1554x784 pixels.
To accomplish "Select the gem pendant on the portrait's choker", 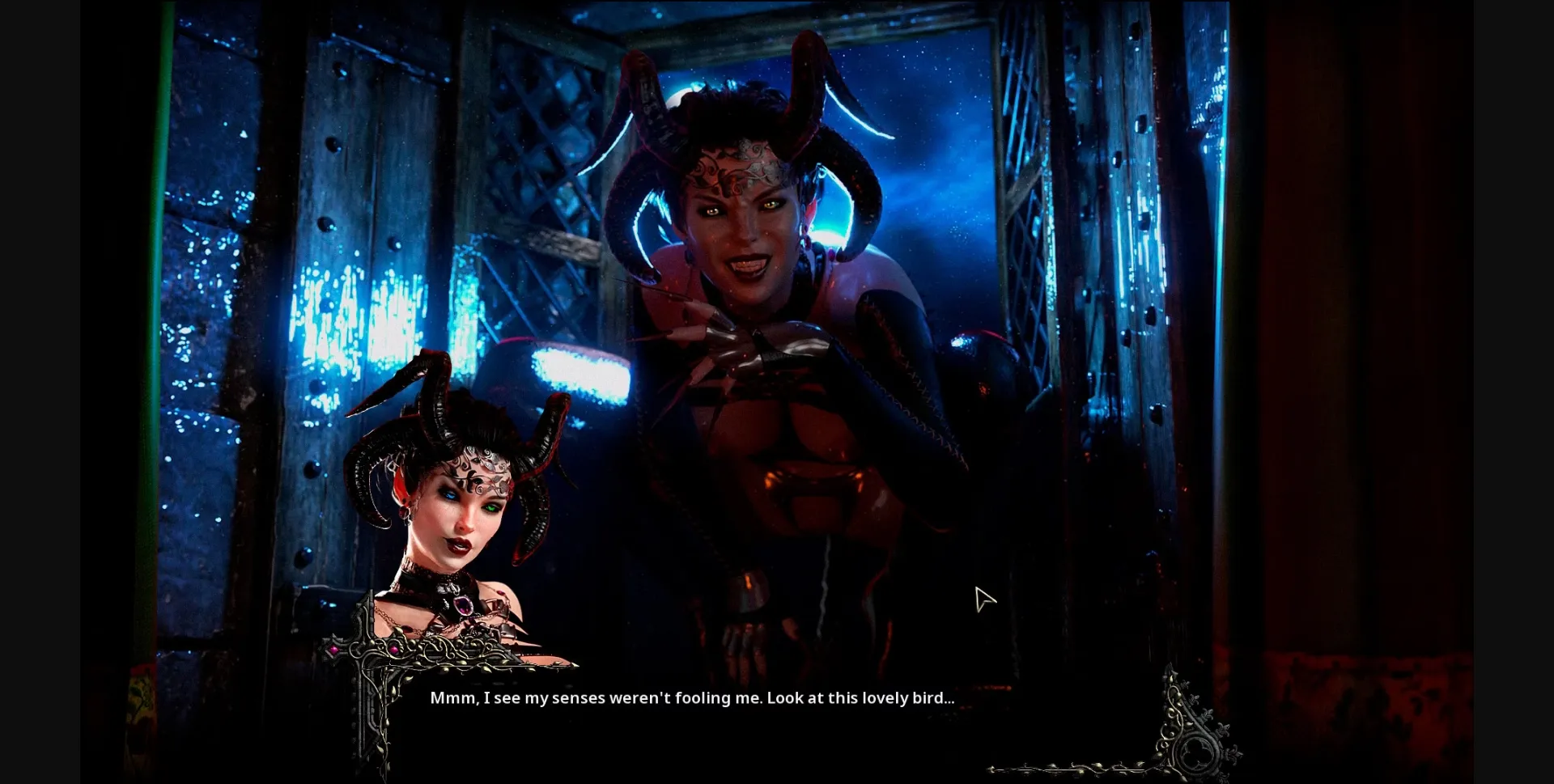I will (x=463, y=605).
